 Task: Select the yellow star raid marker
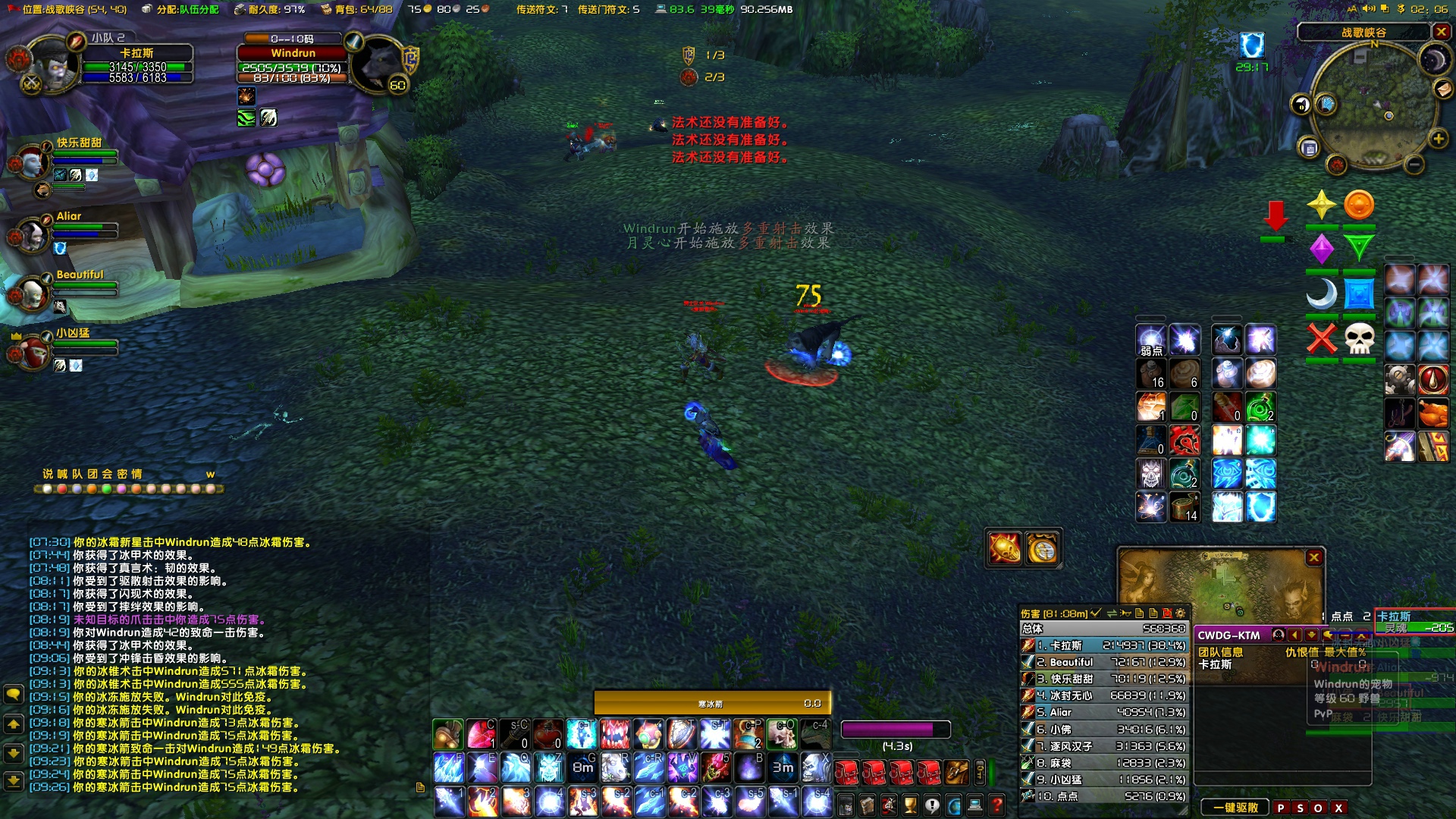coord(1321,206)
